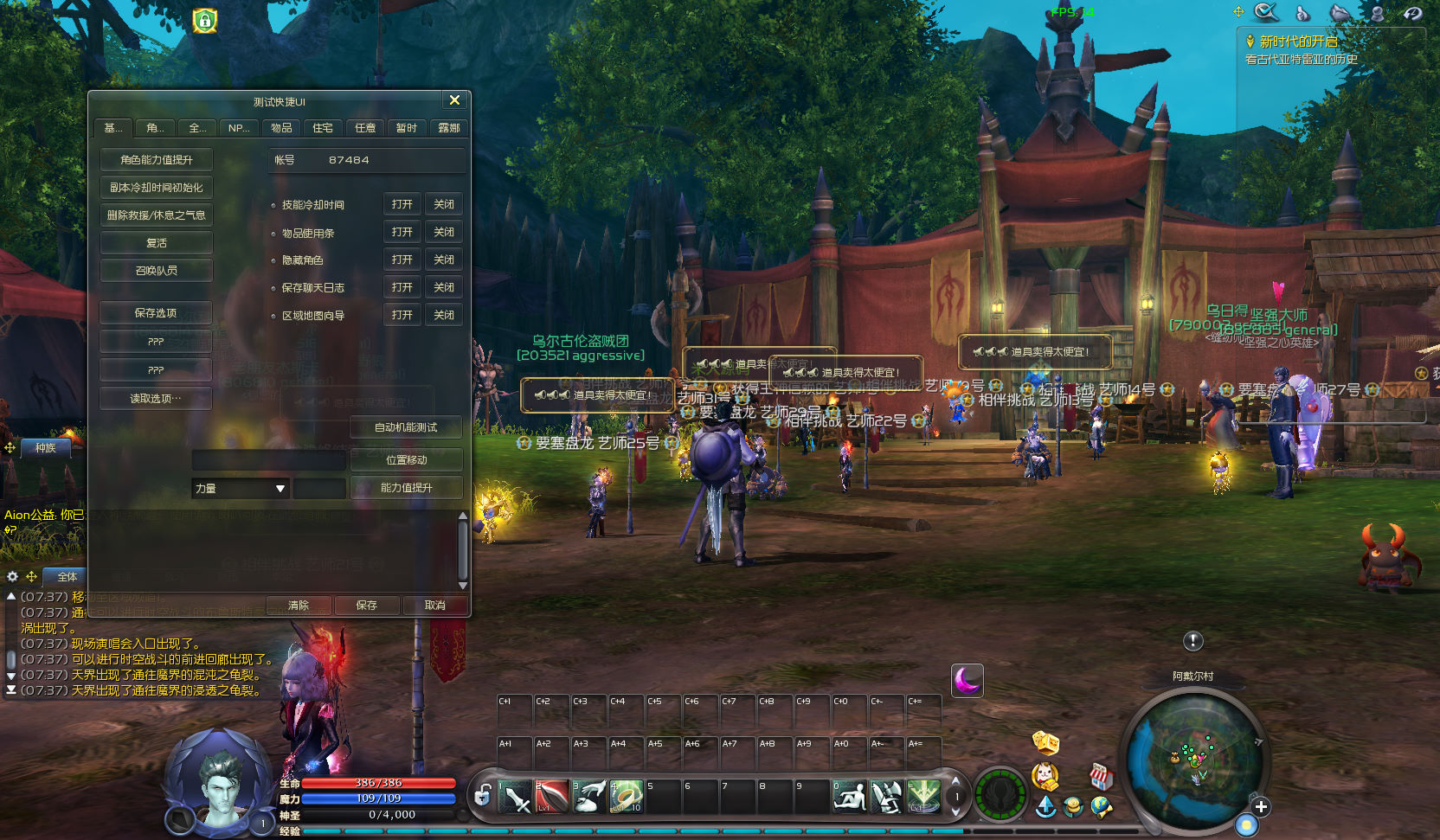Open the 住宅 tab
Image resolution: width=1440 pixels, height=840 pixels.
point(323,128)
